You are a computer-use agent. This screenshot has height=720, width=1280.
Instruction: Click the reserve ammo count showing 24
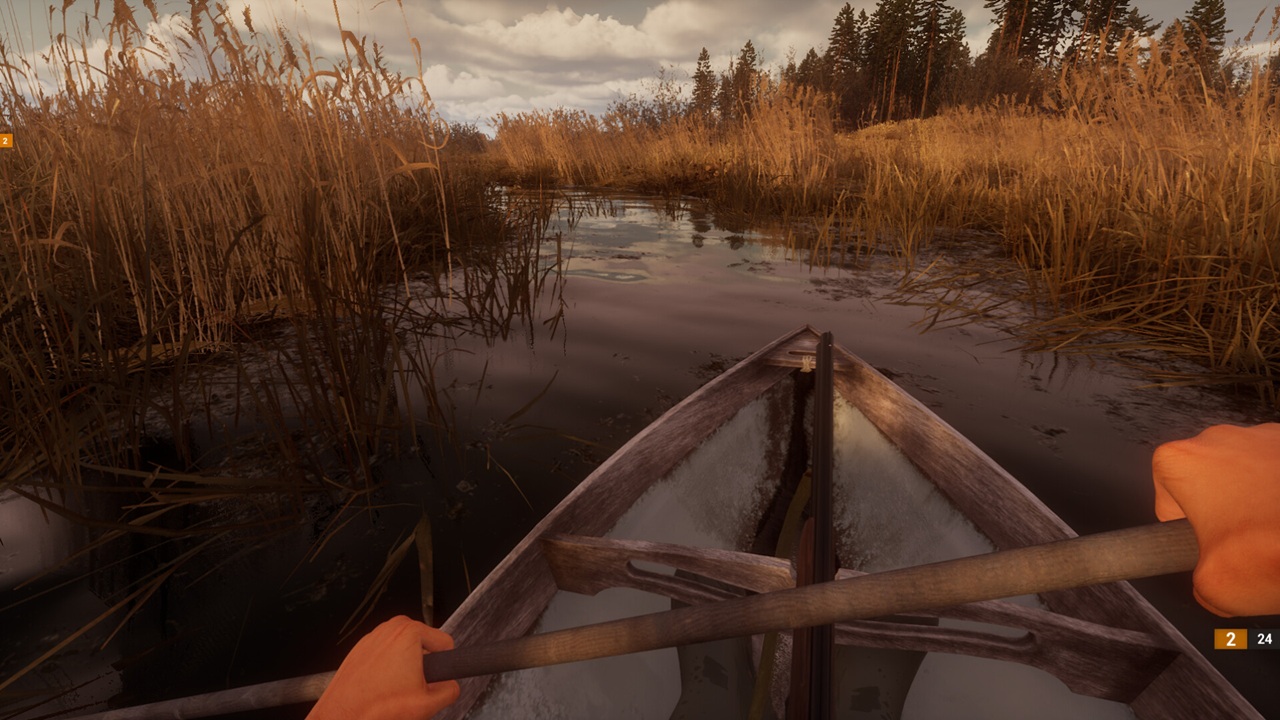click(1264, 636)
